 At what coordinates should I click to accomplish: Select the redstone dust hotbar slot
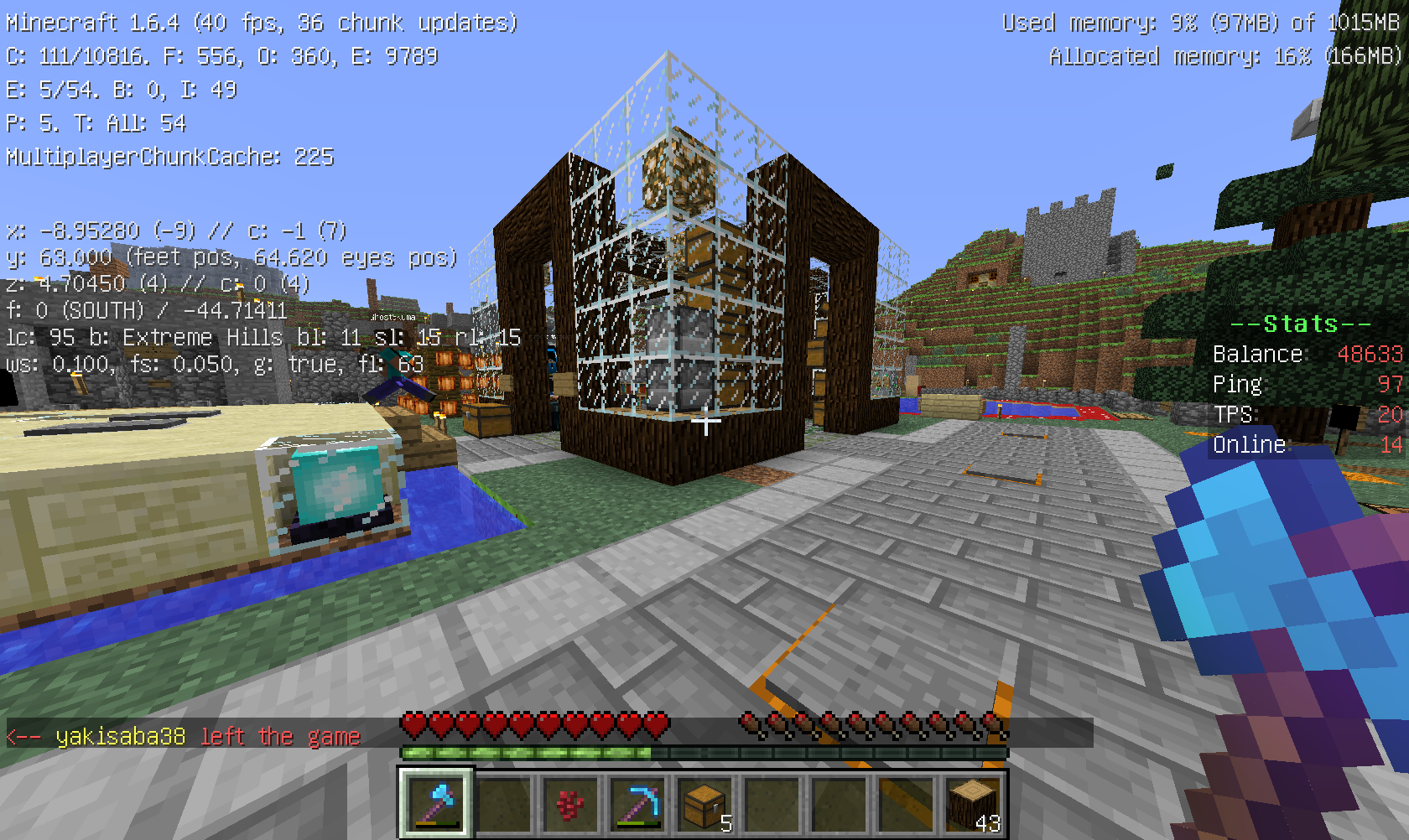coord(569,805)
